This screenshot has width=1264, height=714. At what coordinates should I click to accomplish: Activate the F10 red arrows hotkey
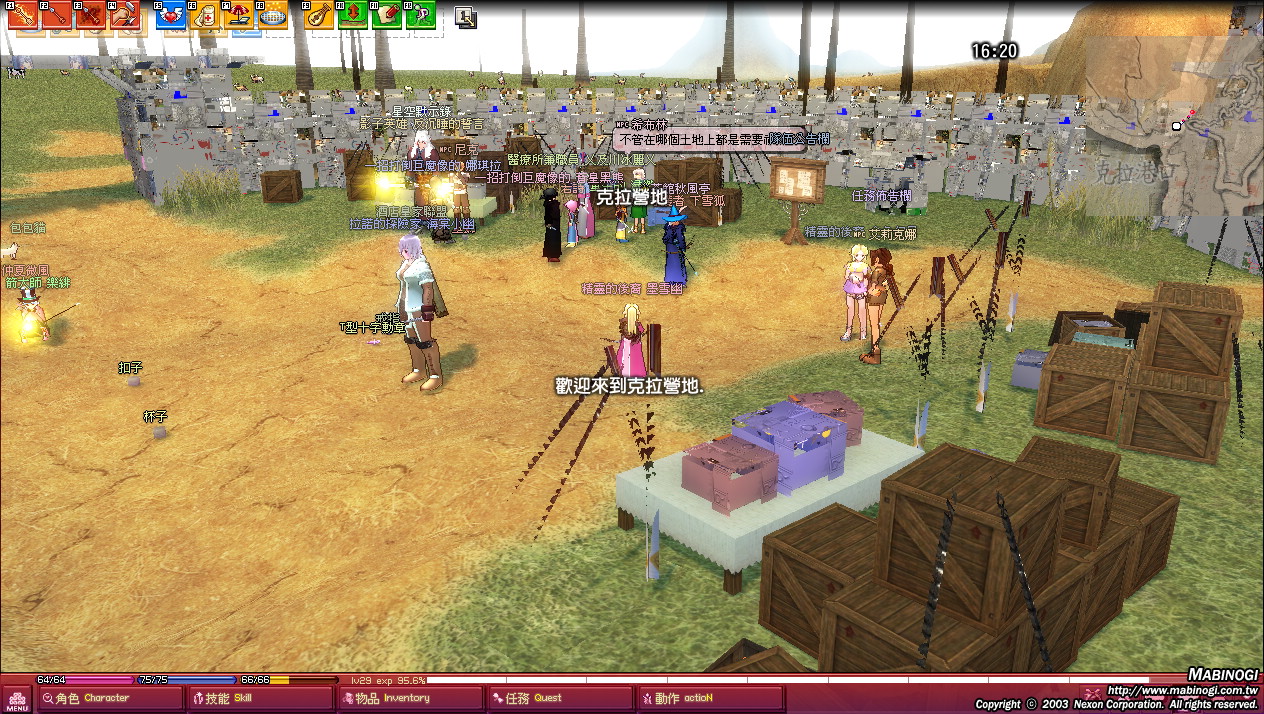pos(353,15)
